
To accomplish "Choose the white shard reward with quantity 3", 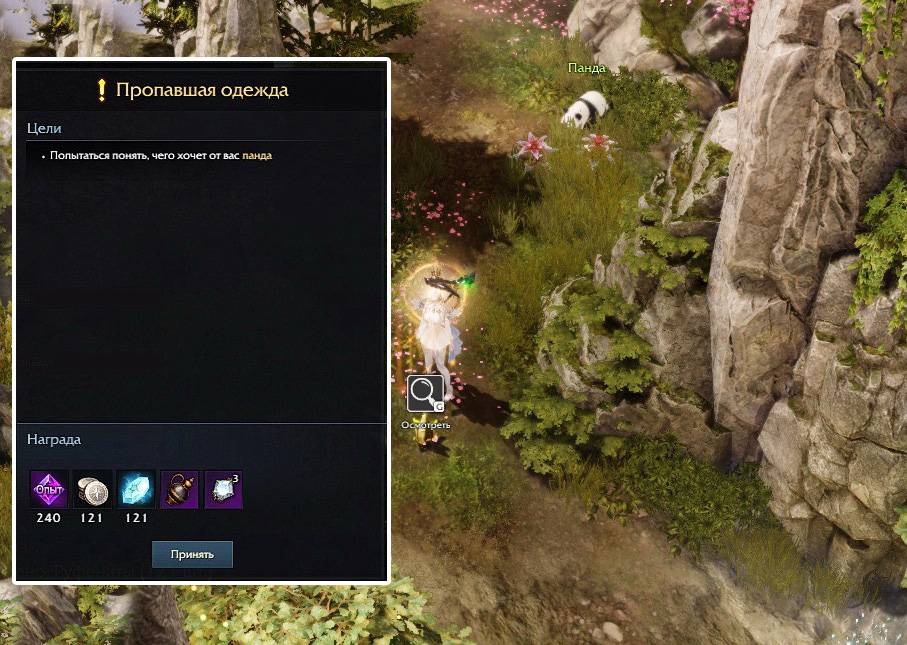I will click(224, 489).
